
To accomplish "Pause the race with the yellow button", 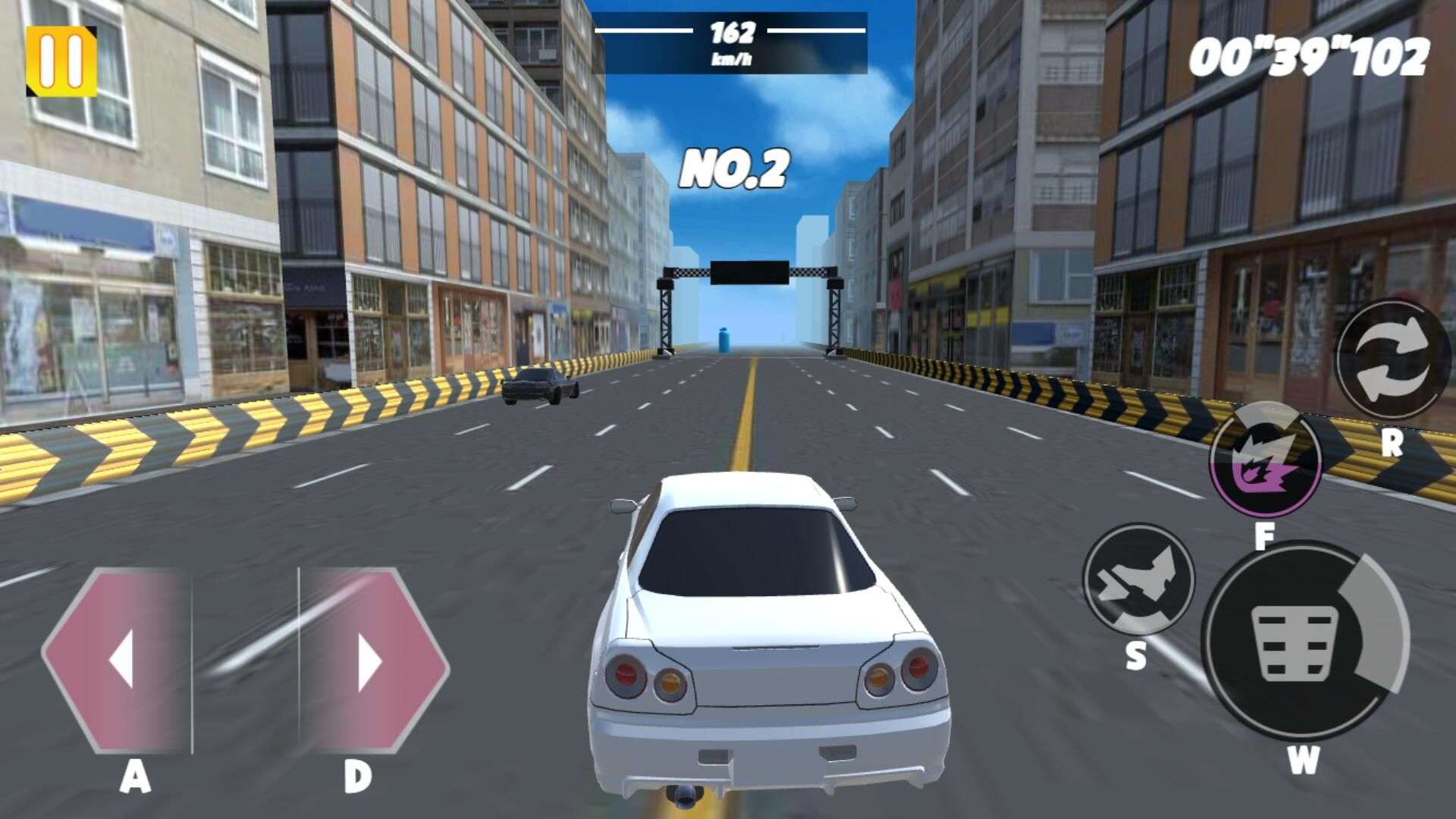I will (61, 61).
